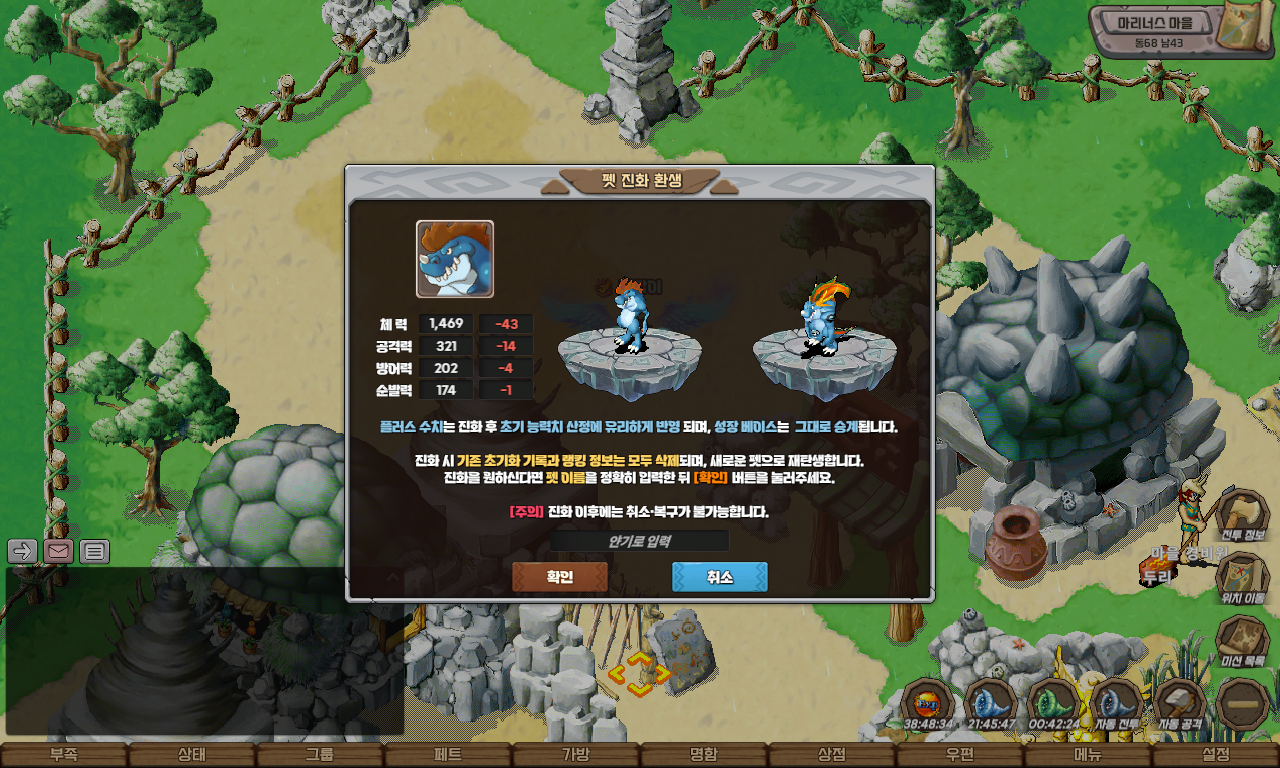Open the 상점 shop menu
1280x768 pixels.
tap(832, 755)
